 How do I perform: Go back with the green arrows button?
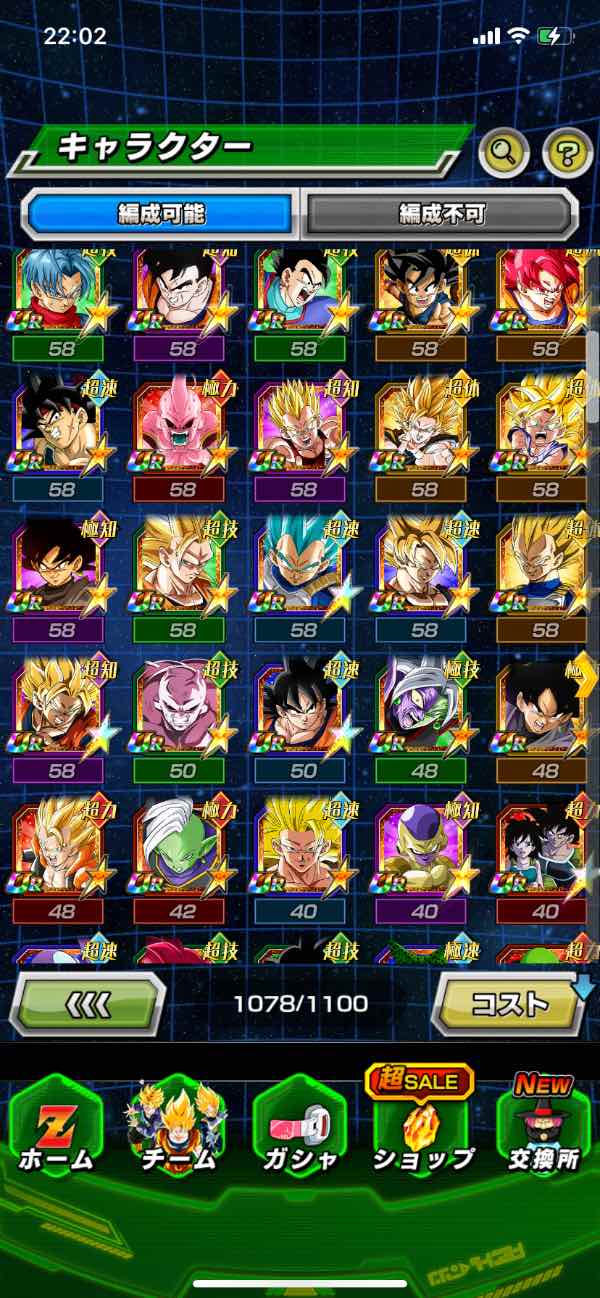pos(88,1003)
